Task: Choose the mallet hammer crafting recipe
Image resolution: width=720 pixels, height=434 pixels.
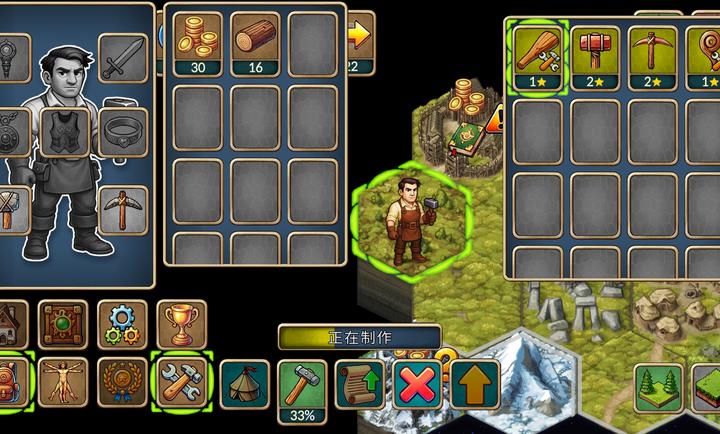Action: tap(596, 54)
